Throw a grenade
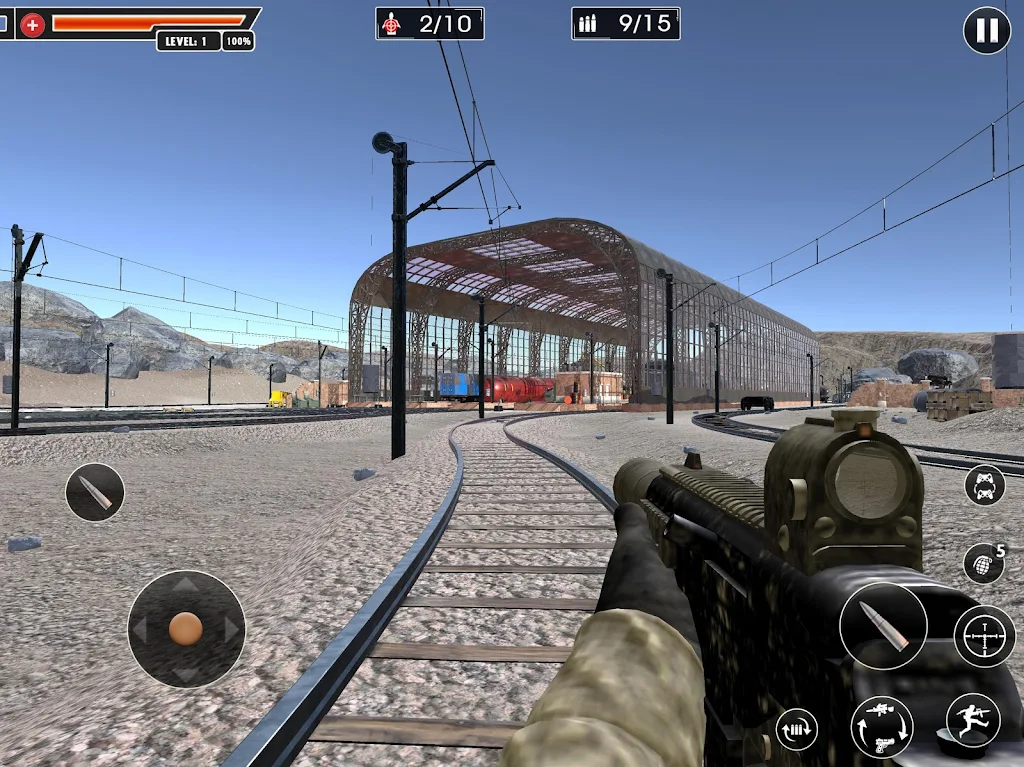This screenshot has width=1024, height=767. click(x=983, y=564)
